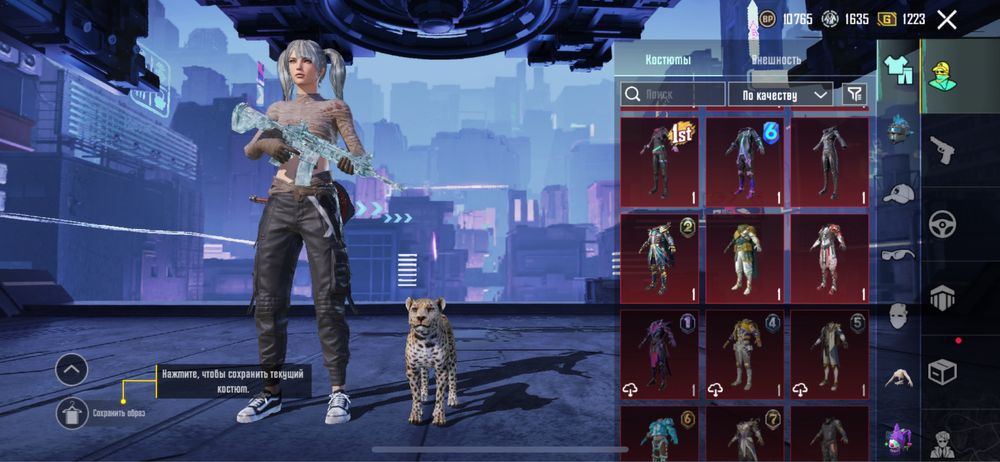Switch to the Костюмы tab
Viewport: 1000px width, 462px height.
pyautogui.click(x=668, y=60)
